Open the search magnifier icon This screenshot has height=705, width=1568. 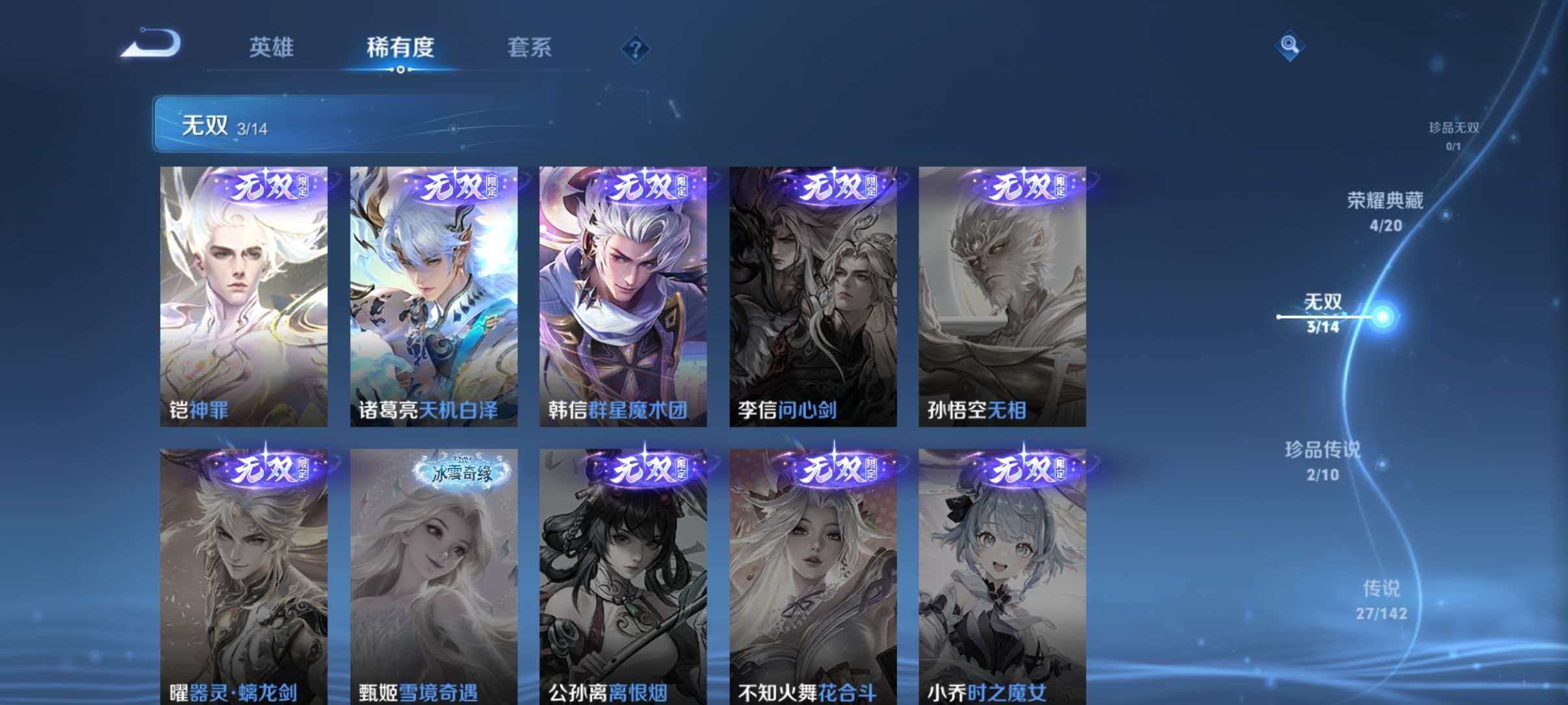coord(1291,46)
